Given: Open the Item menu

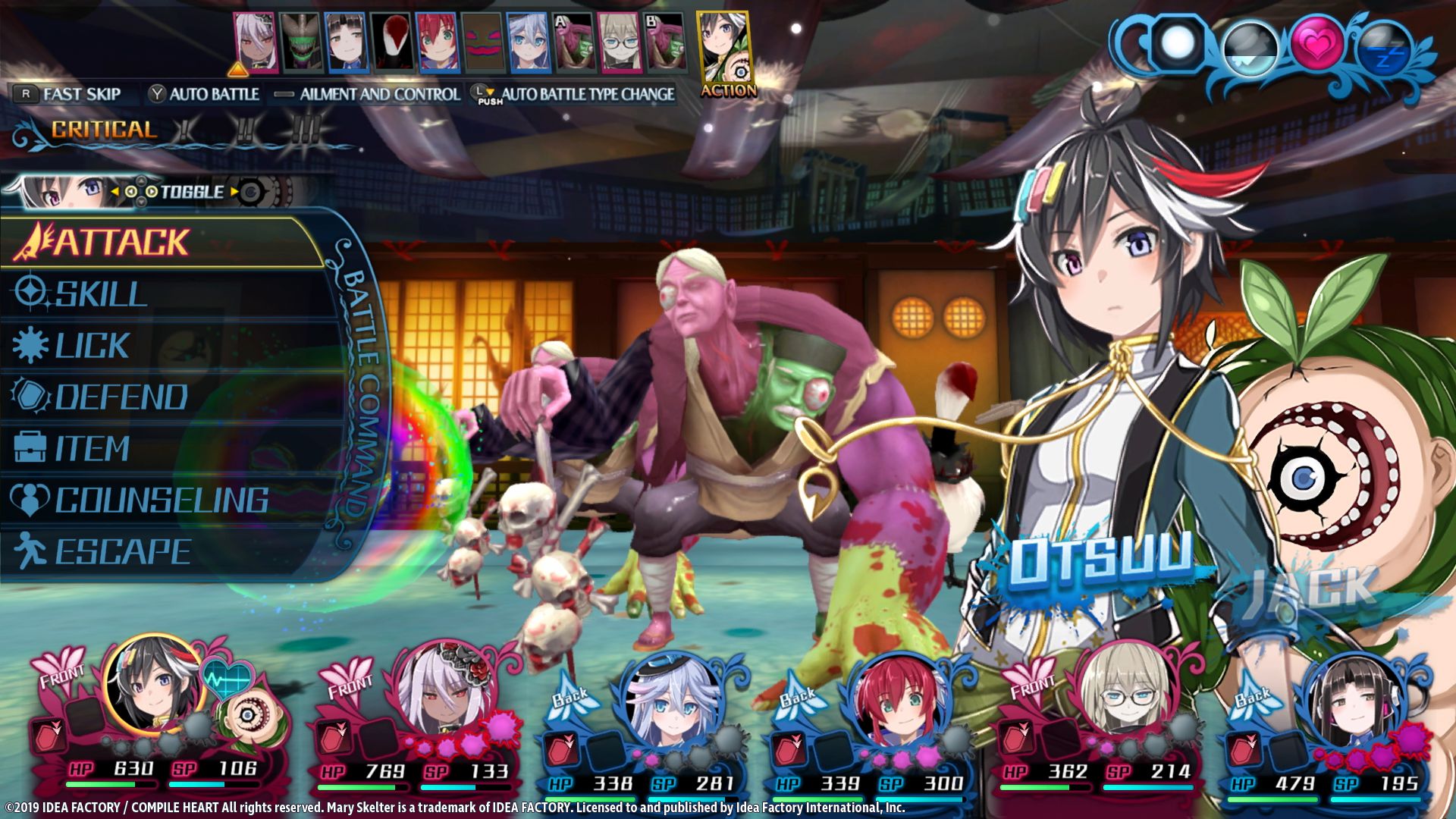Looking at the screenshot, I should (92, 449).
